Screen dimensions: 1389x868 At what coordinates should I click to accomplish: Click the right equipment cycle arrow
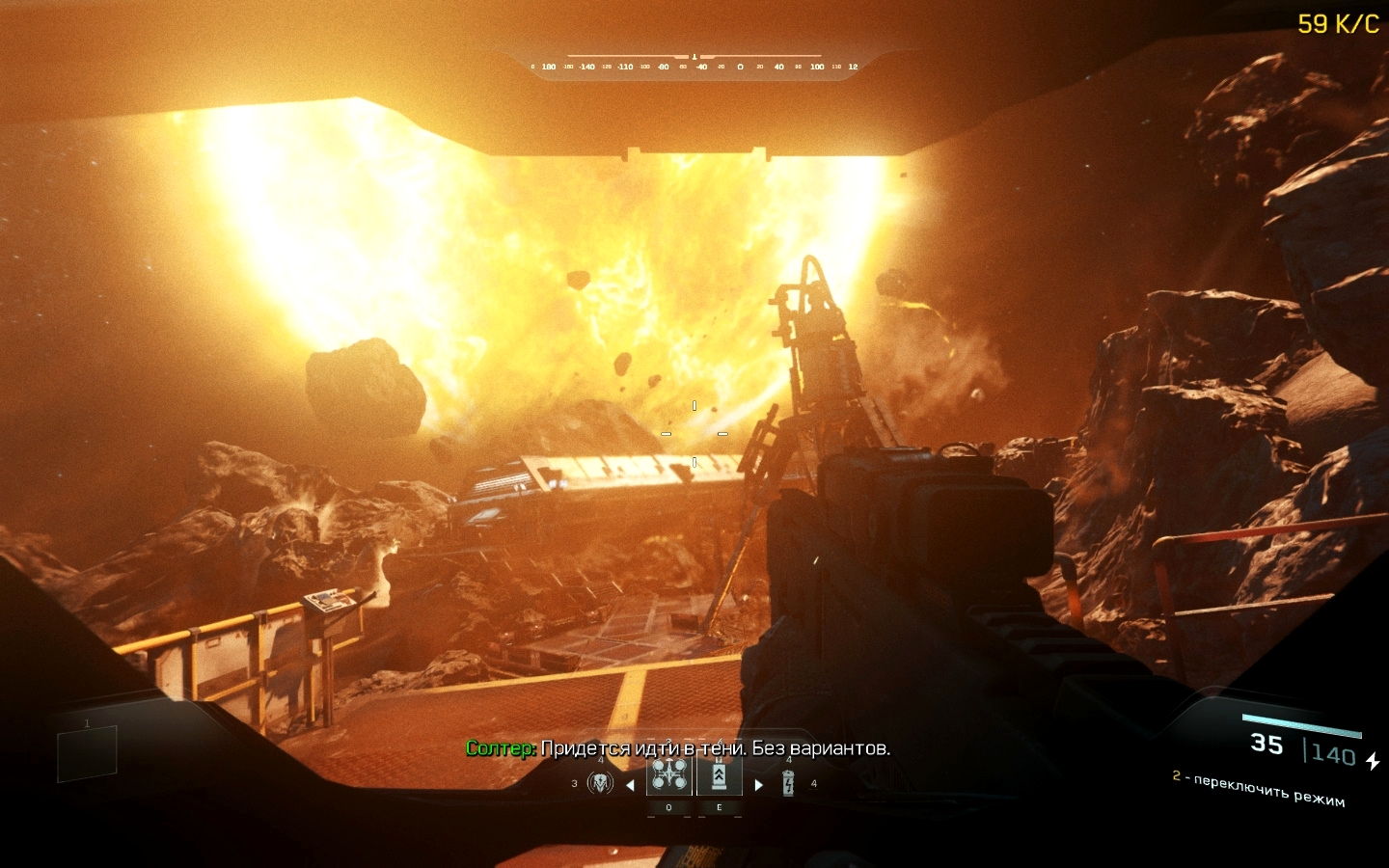click(x=758, y=785)
